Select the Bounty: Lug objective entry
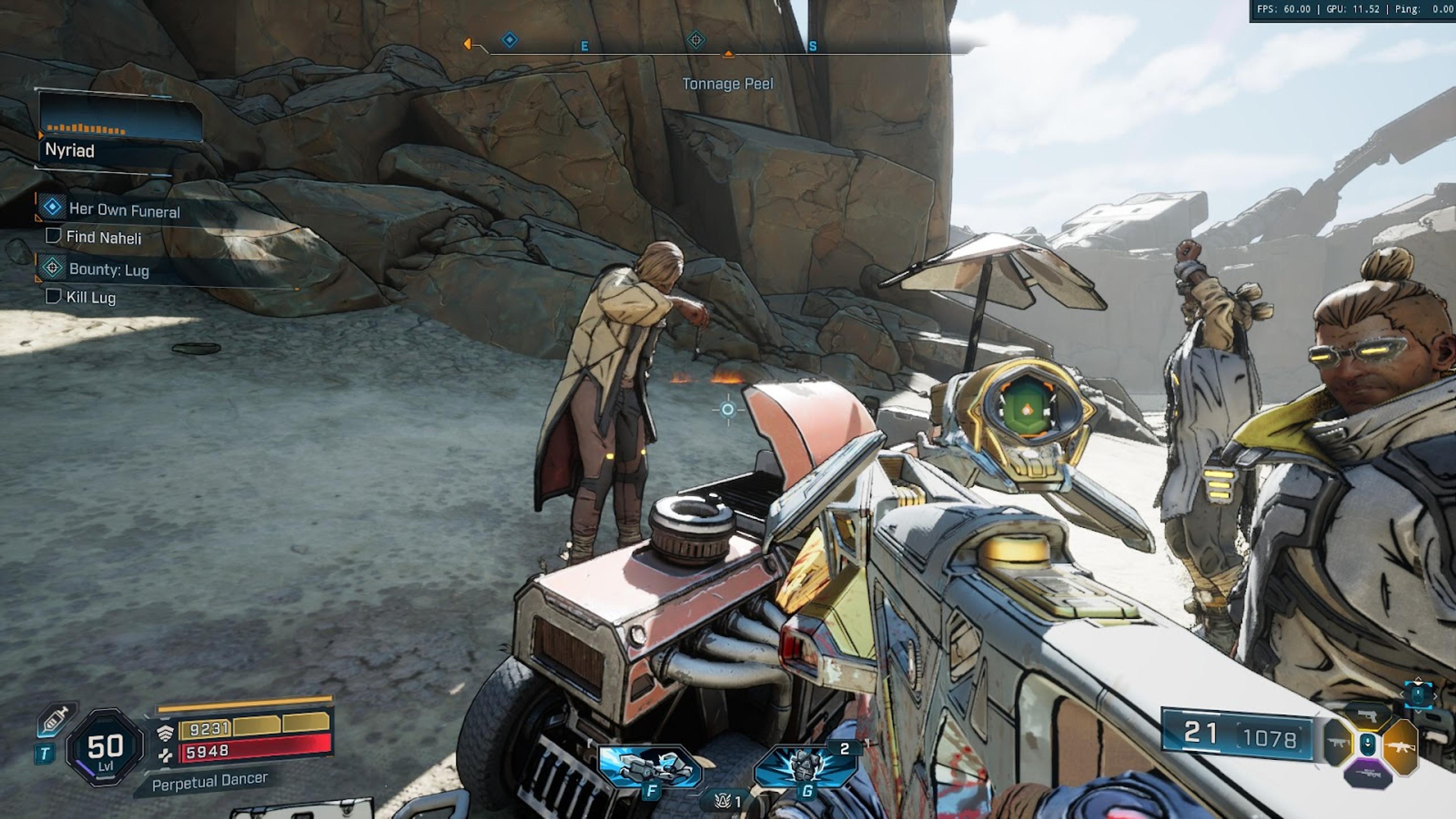This screenshot has height=819, width=1456. [108, 270]
